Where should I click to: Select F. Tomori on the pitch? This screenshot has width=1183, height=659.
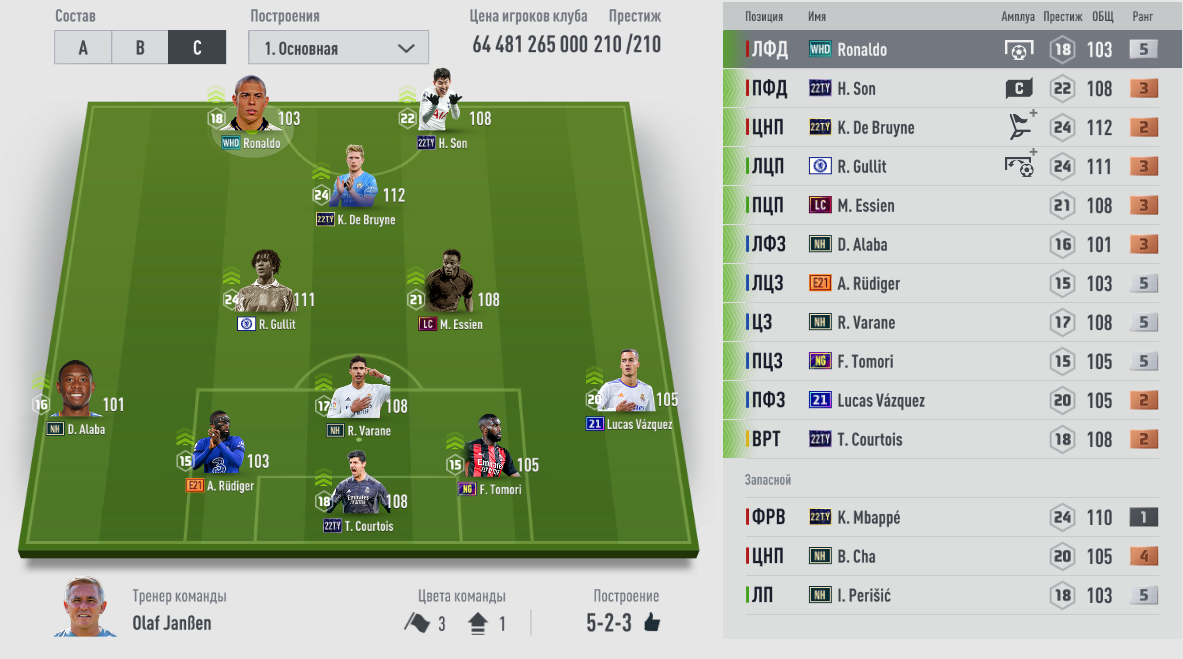[x=490, y=449]
